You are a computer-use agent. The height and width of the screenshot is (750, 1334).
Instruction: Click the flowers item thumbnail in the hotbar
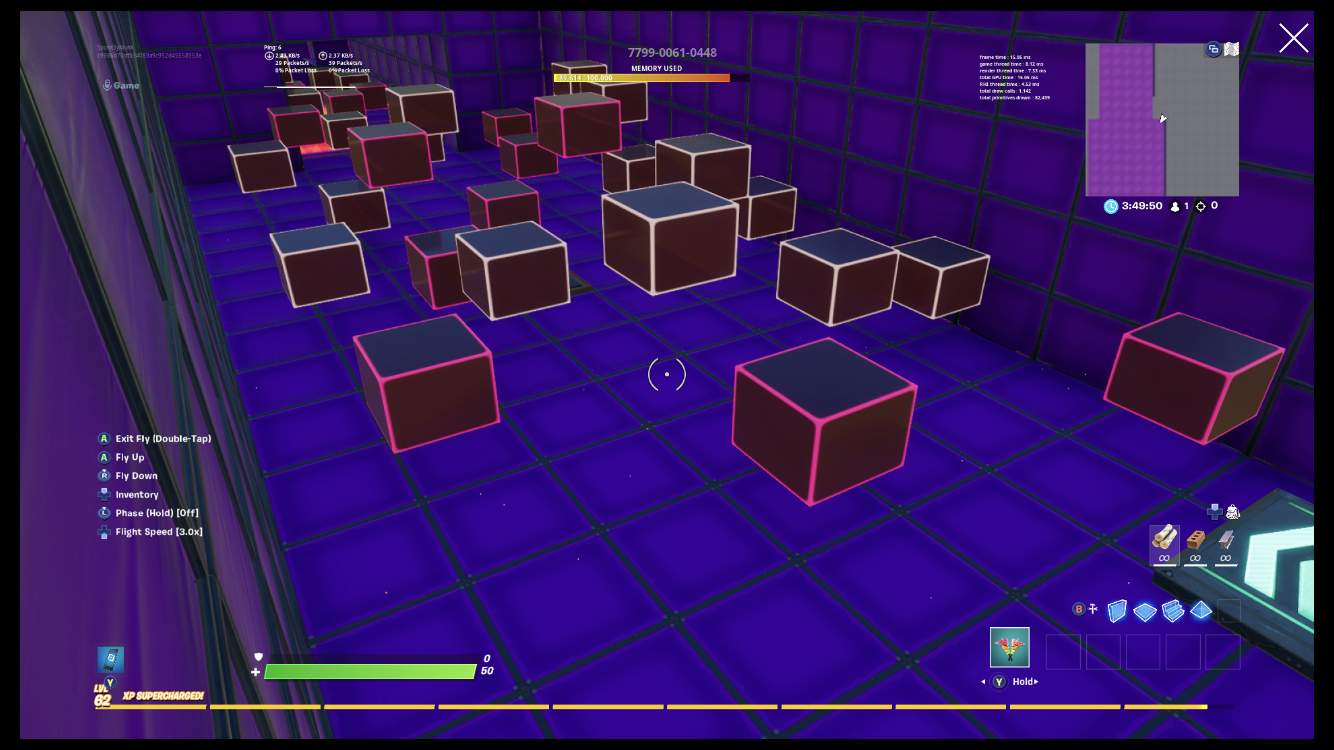point(1009,647)
